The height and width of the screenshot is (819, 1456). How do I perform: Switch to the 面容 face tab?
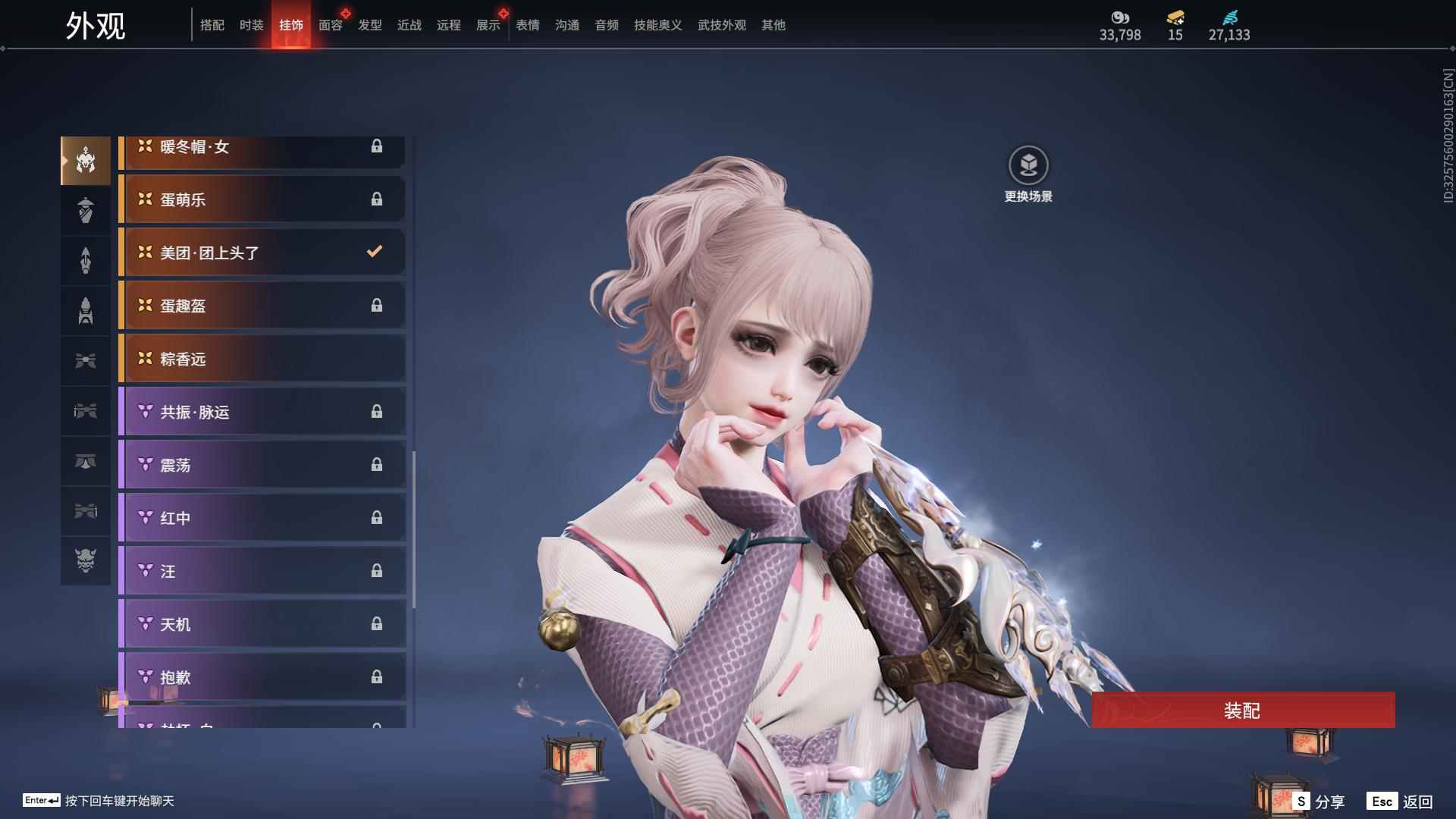[x=331, y=25]
